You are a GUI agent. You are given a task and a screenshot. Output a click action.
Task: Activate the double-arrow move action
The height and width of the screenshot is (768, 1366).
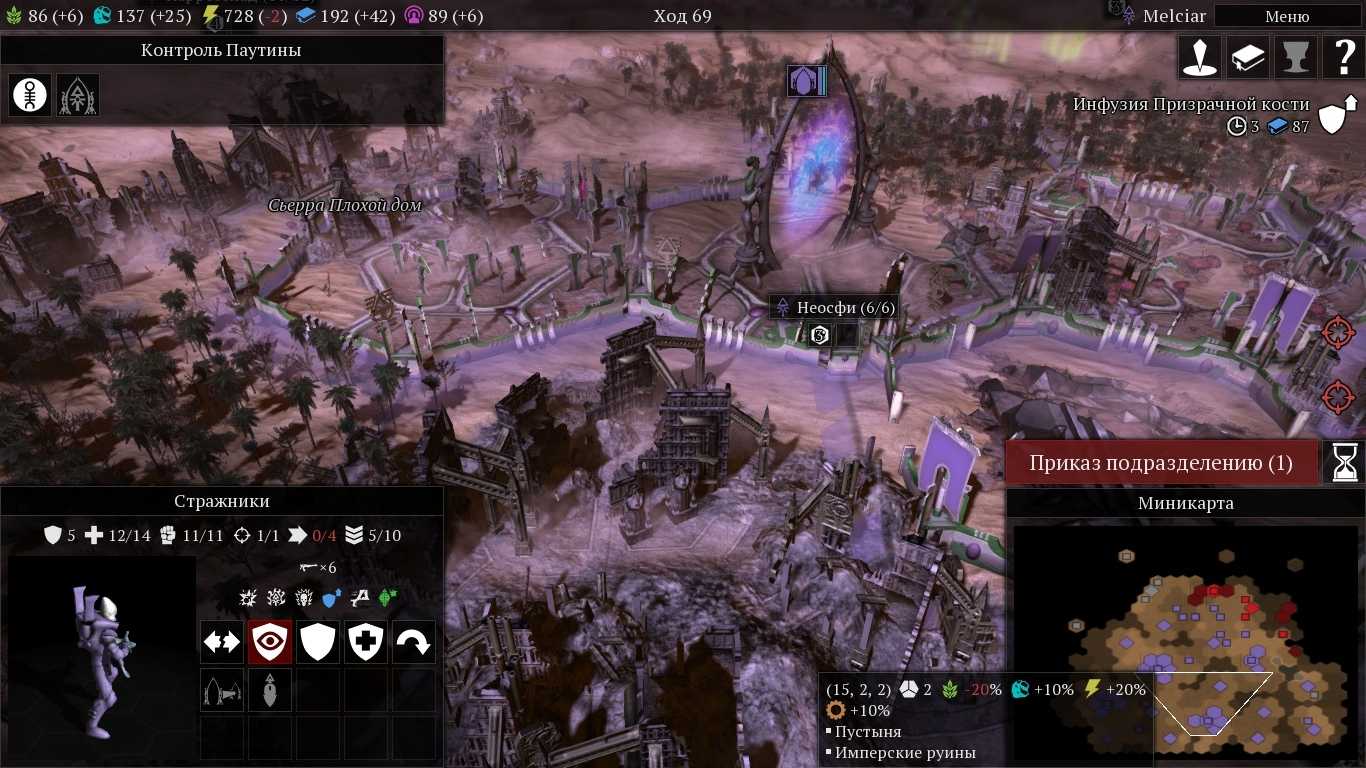click(x=221, y=642)
